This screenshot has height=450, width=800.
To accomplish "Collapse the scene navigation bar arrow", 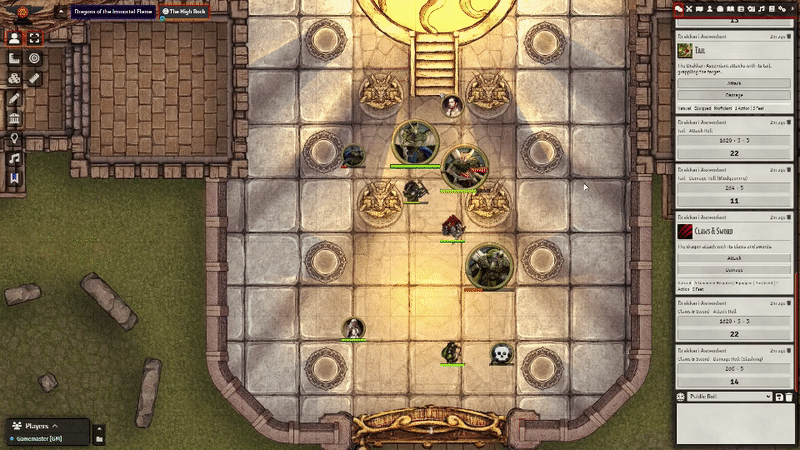I will coord(62,11).
